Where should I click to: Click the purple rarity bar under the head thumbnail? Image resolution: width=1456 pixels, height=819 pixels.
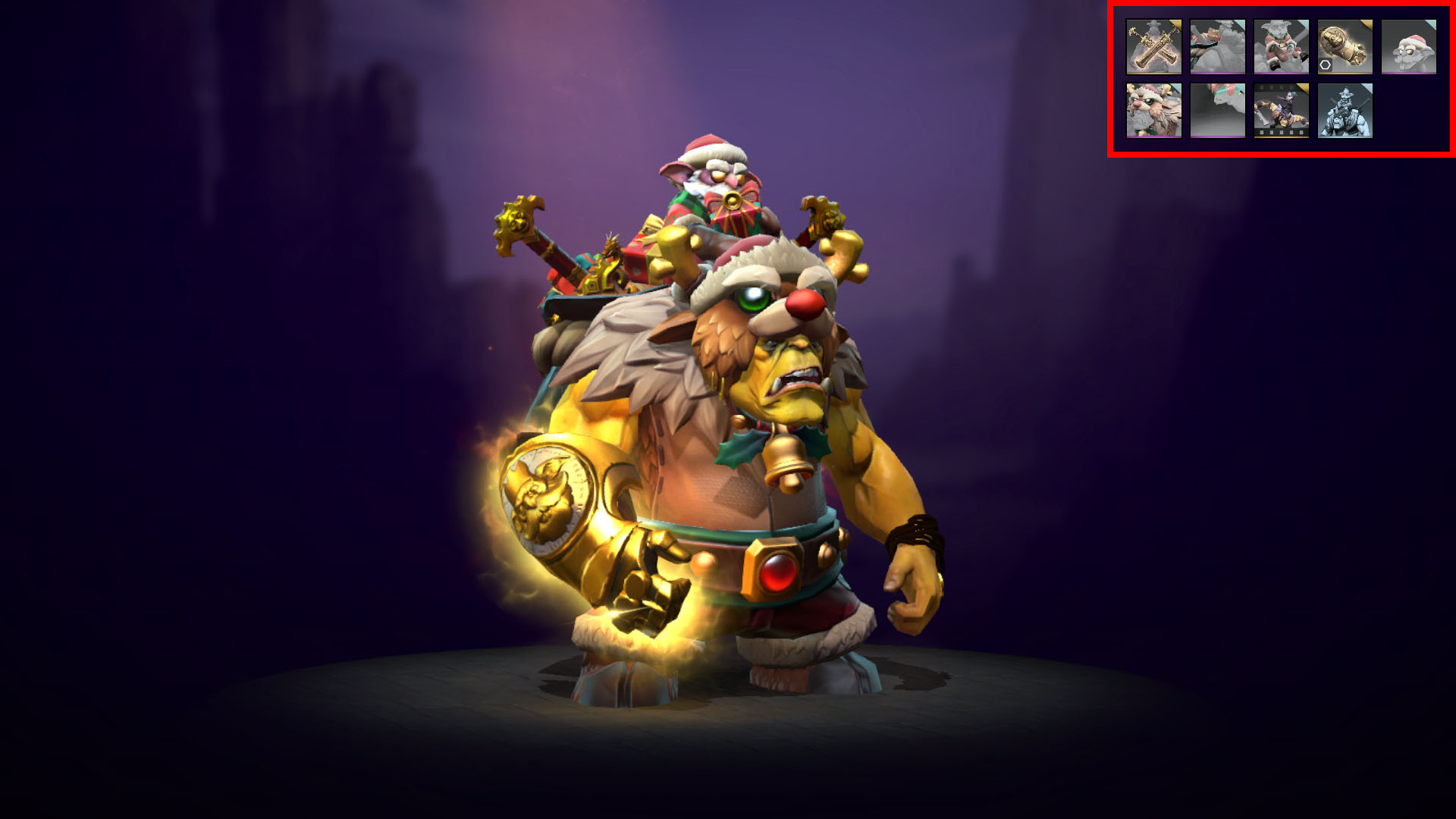(x=1407, y=74)
